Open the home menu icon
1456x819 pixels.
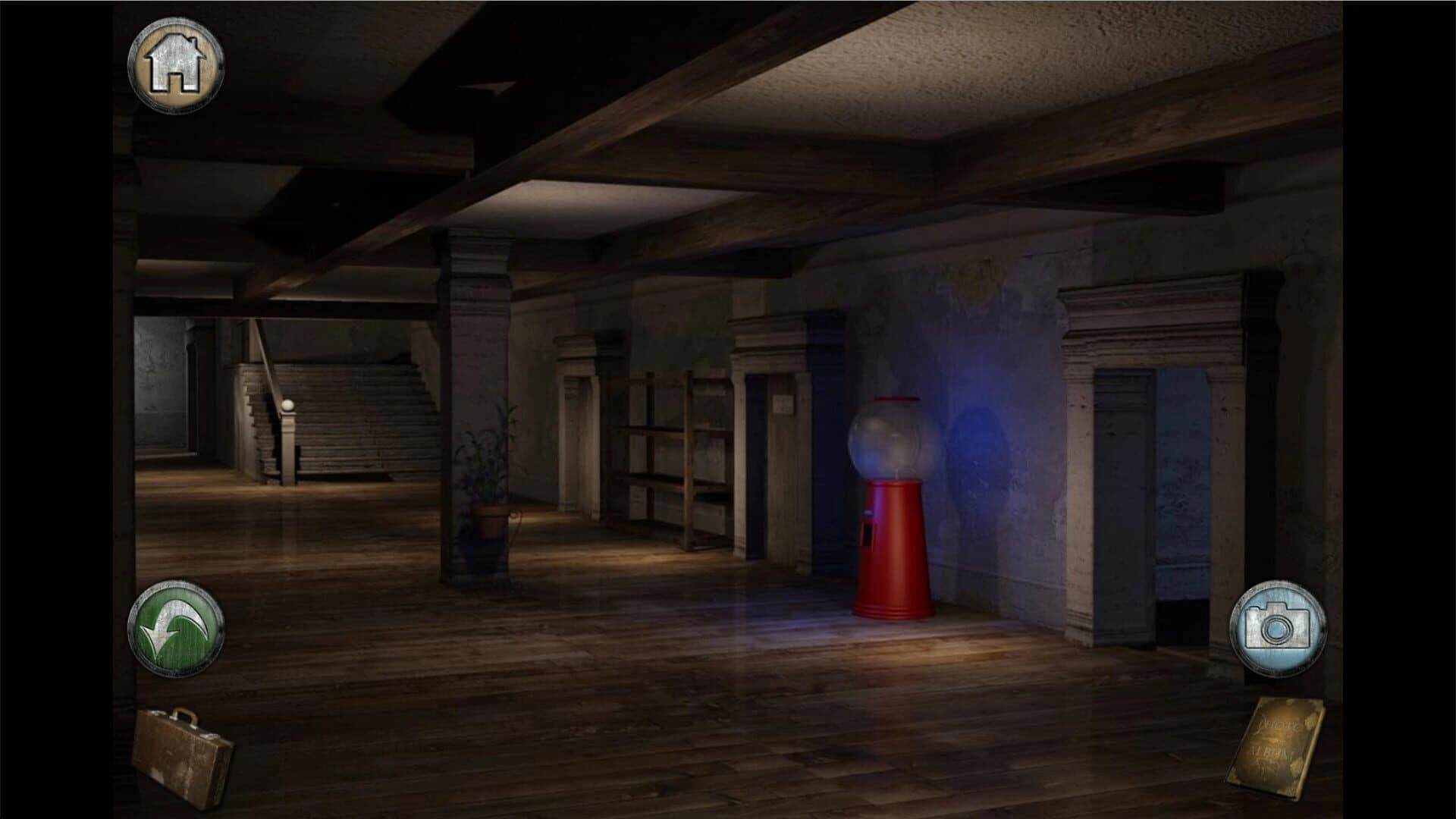coord(176,64)
